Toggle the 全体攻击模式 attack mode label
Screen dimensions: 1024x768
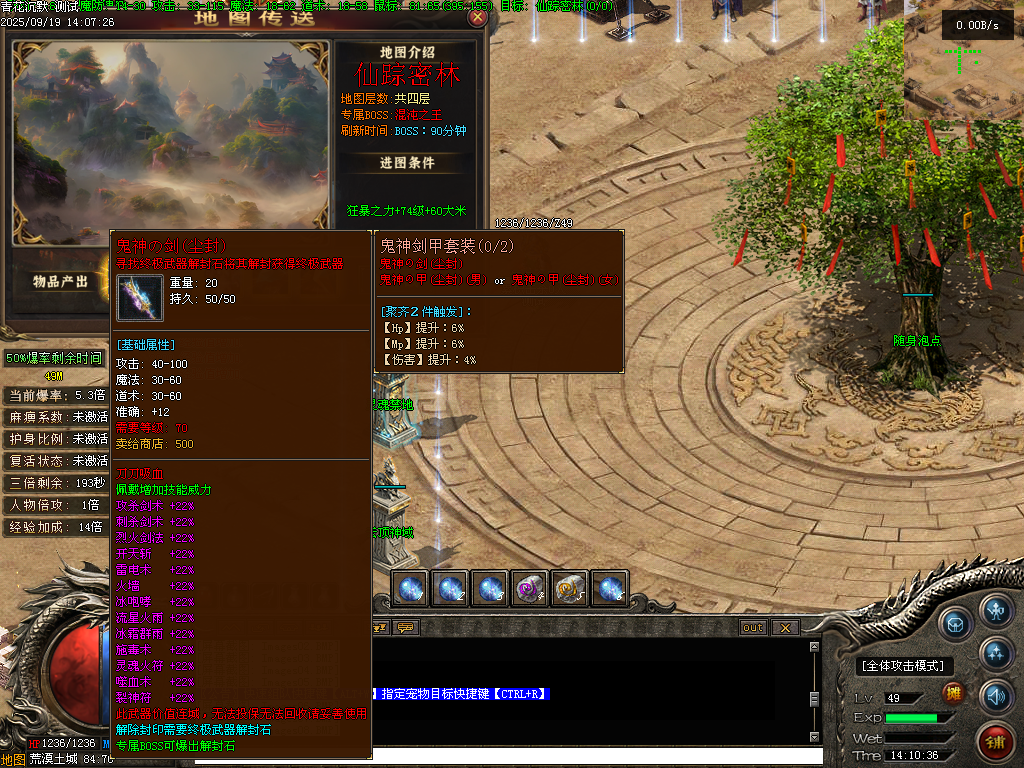[x=904, y=666]
